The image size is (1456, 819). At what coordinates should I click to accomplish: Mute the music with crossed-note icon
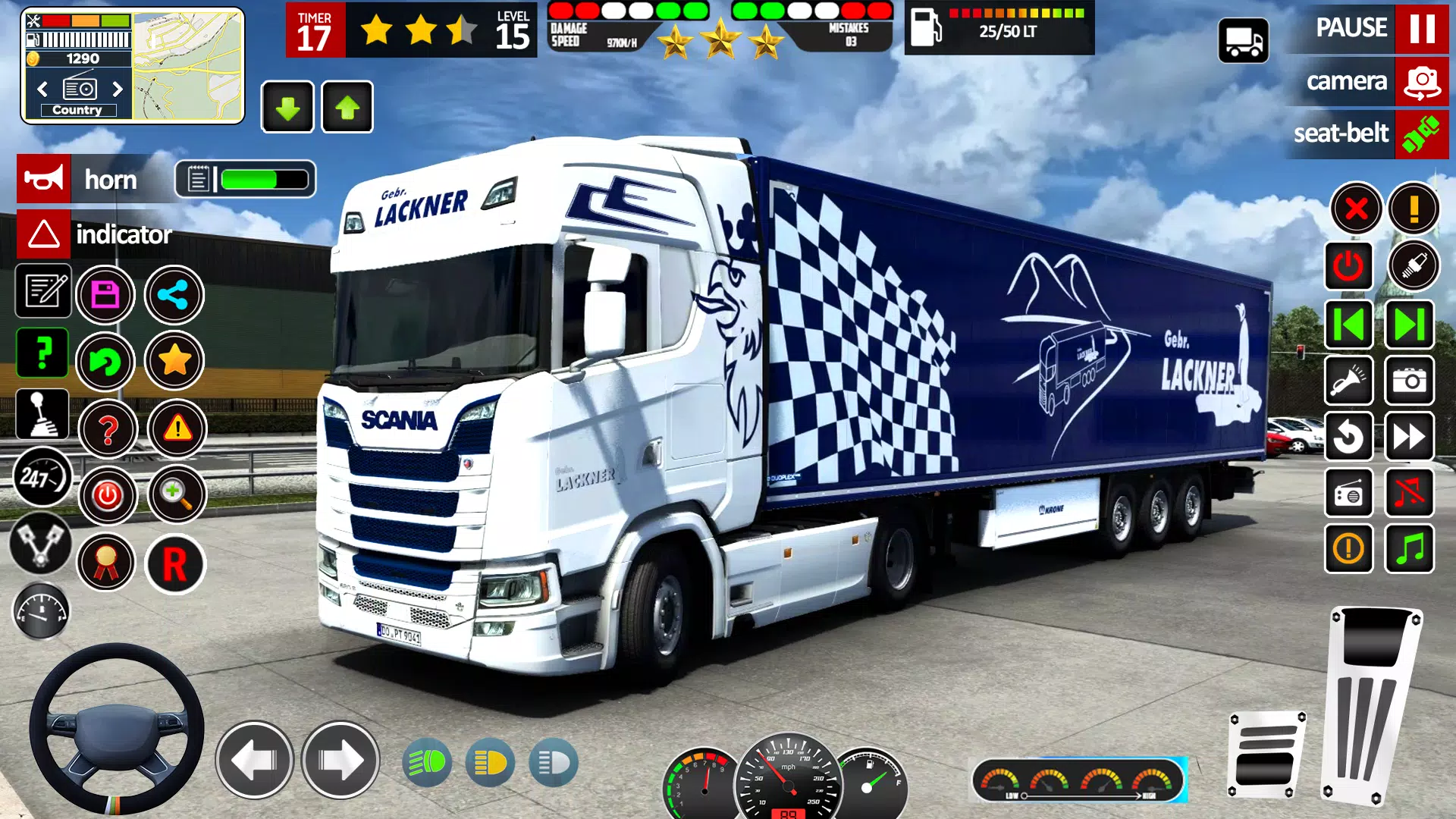1409,494
